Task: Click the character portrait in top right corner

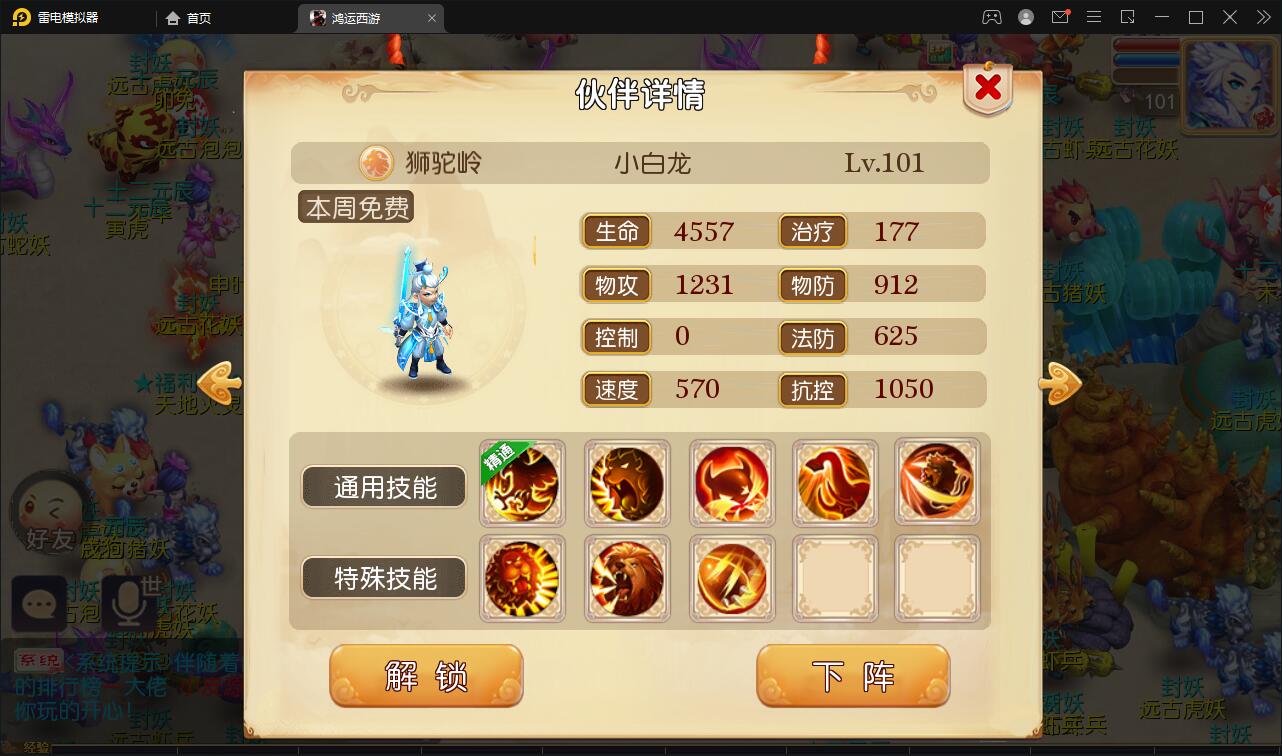Action: tap(1229, 86)
